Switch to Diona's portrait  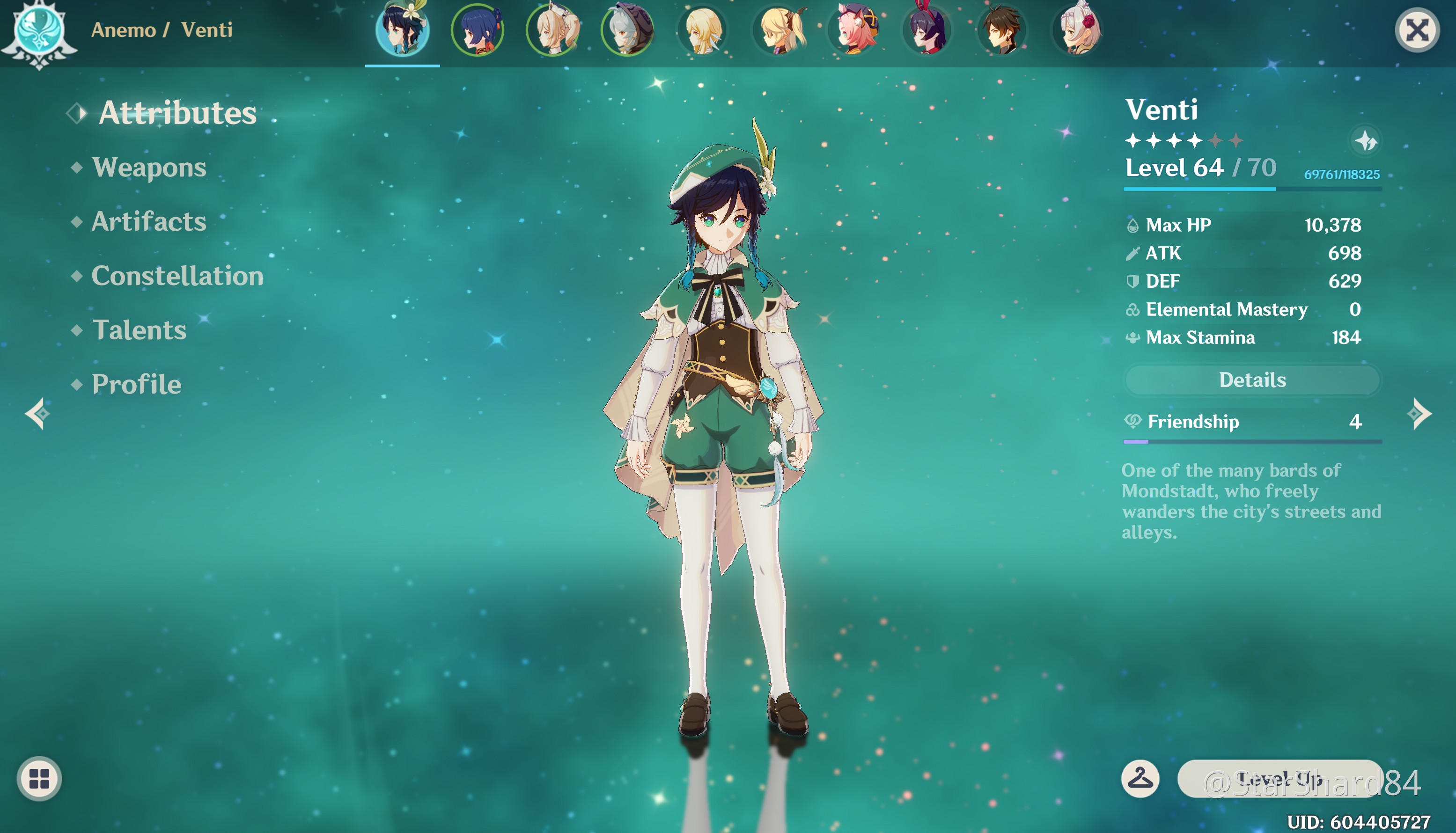pos(854,30)
